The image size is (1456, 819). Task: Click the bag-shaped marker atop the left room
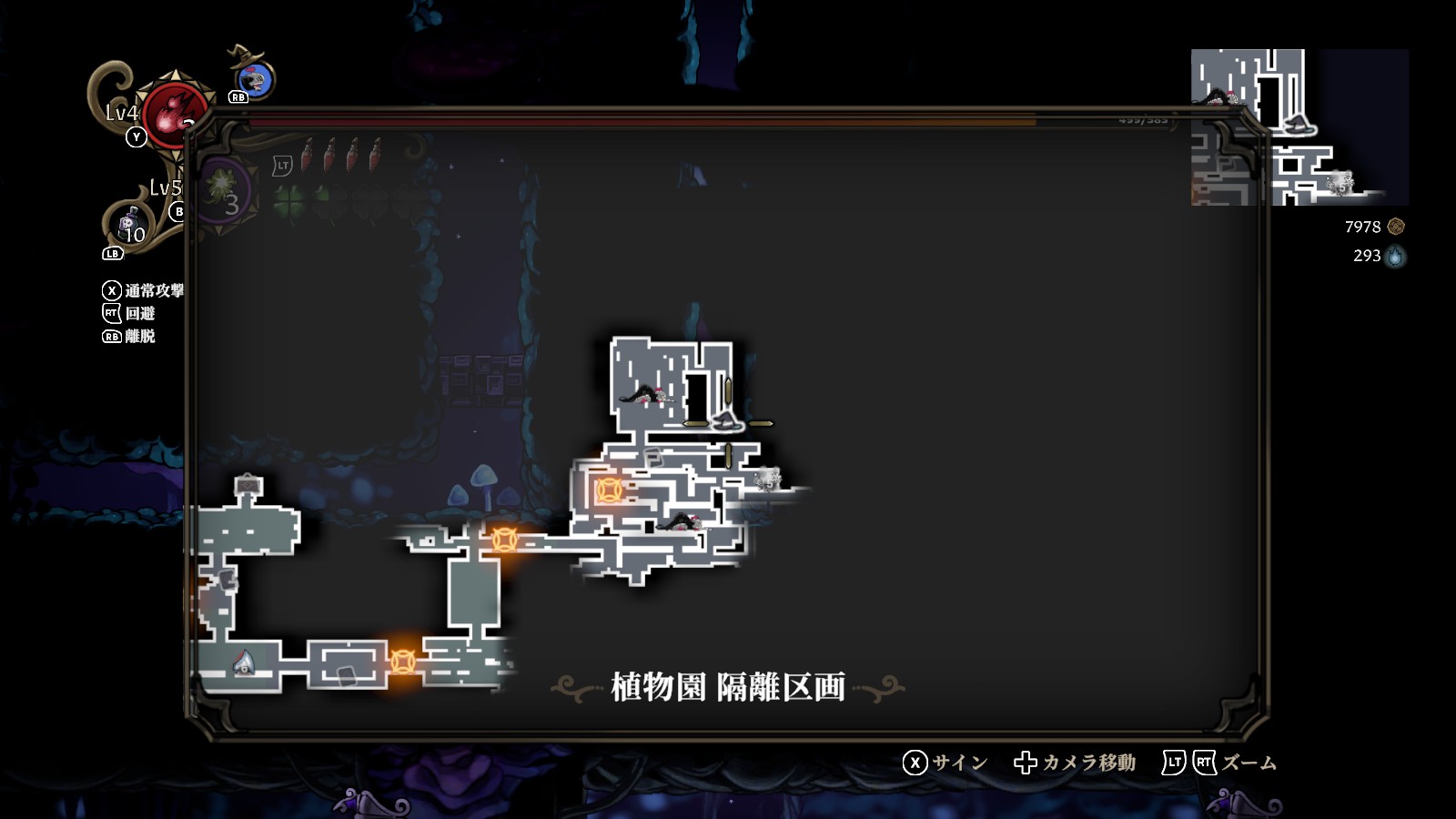point(248,485)
